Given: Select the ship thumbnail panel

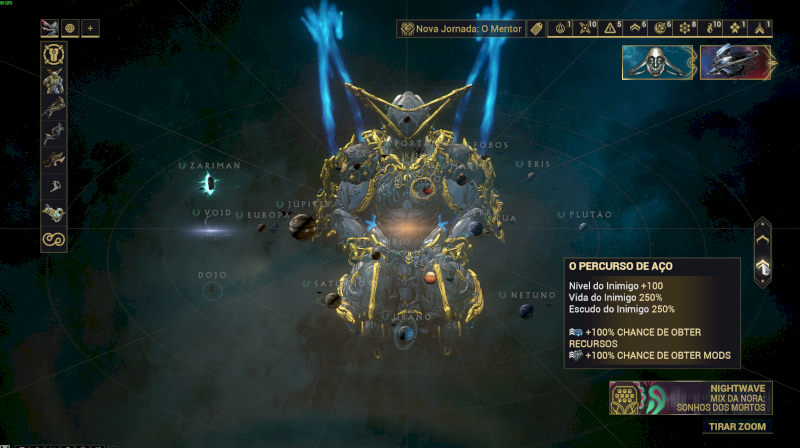Looking at the screenshot, I should tap(734, 62).
